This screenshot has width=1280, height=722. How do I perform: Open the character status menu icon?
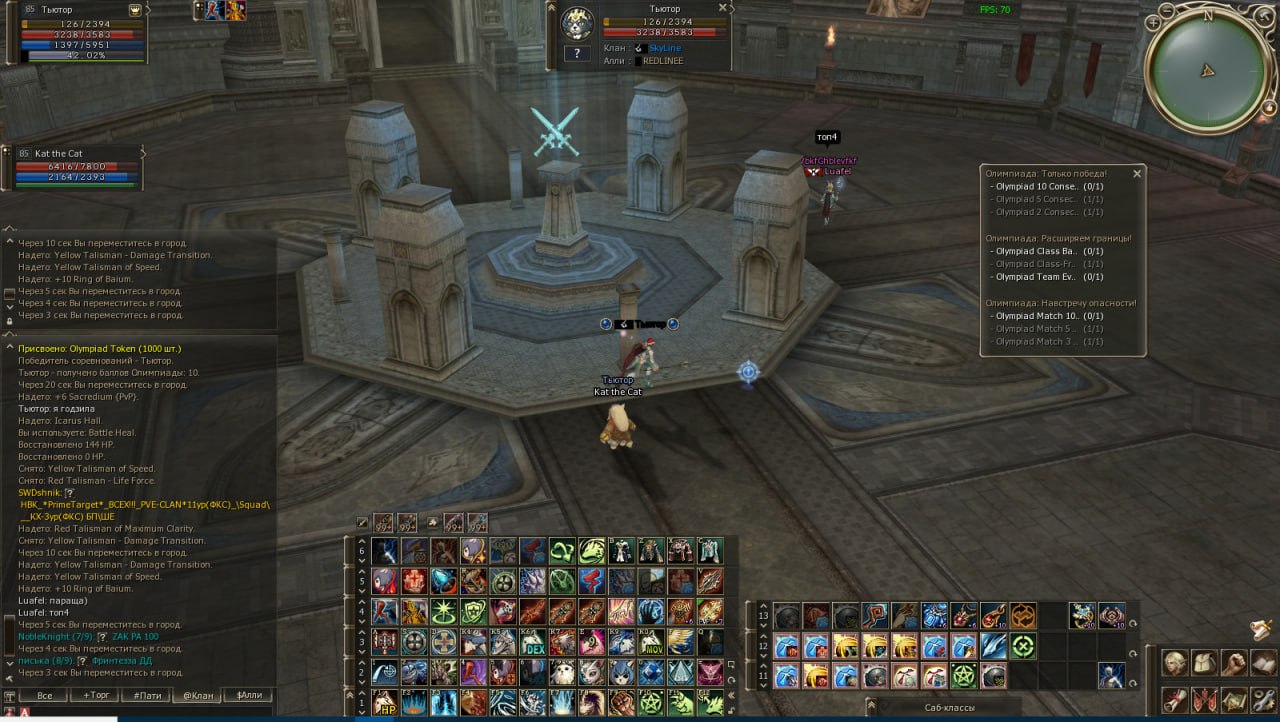(x=1175, y=663)
